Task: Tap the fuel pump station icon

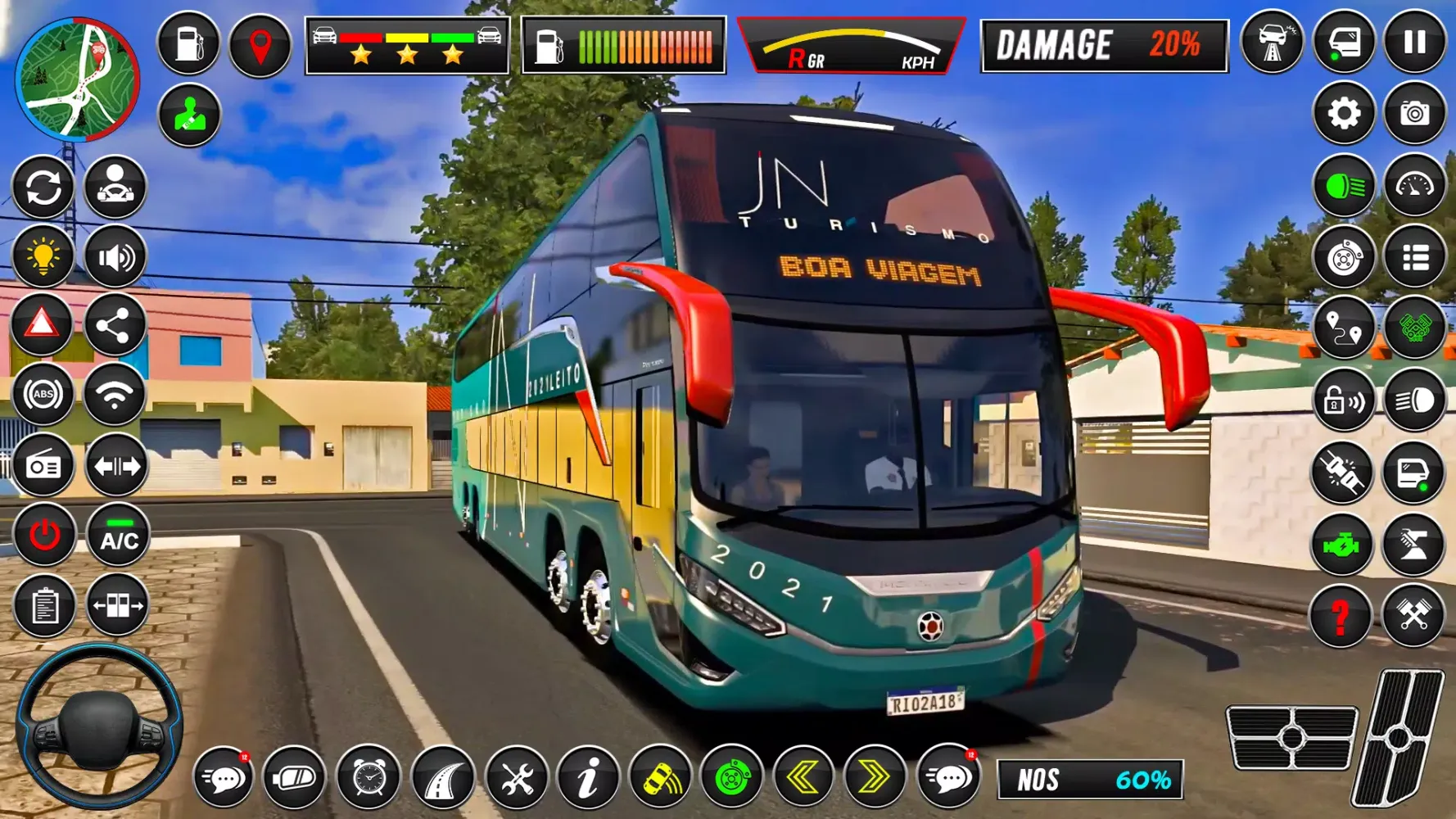Action: [x=188, y=44]
